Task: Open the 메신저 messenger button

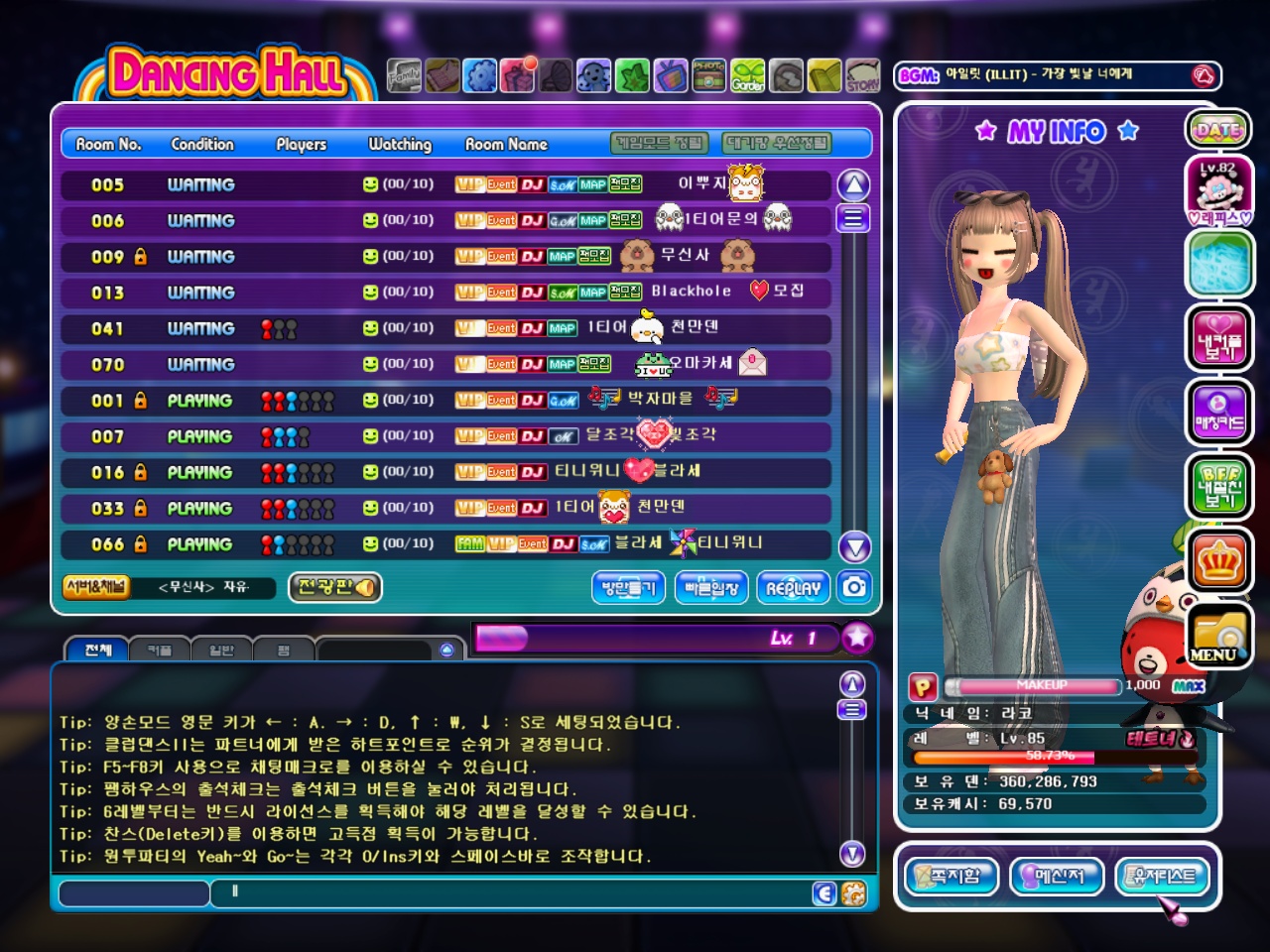Action: pyautogui.click(x=1059, y=876)
